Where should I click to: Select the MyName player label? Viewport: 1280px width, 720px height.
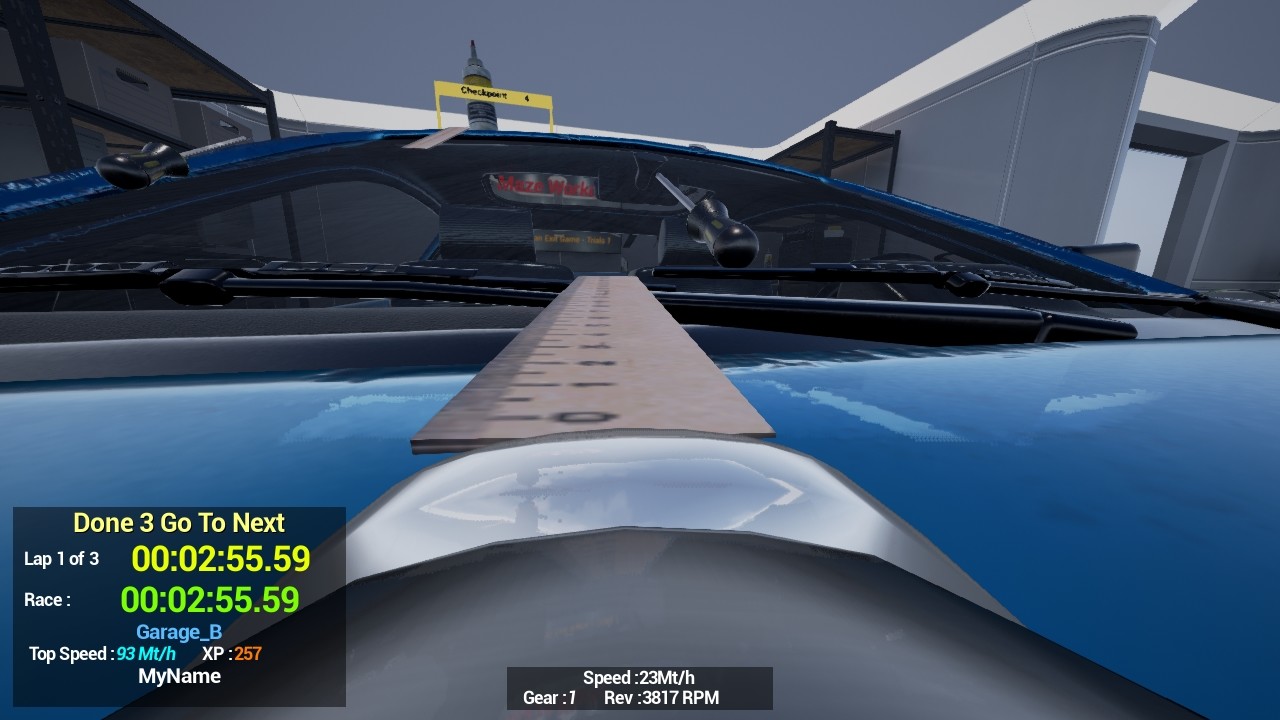click(178, 676)
